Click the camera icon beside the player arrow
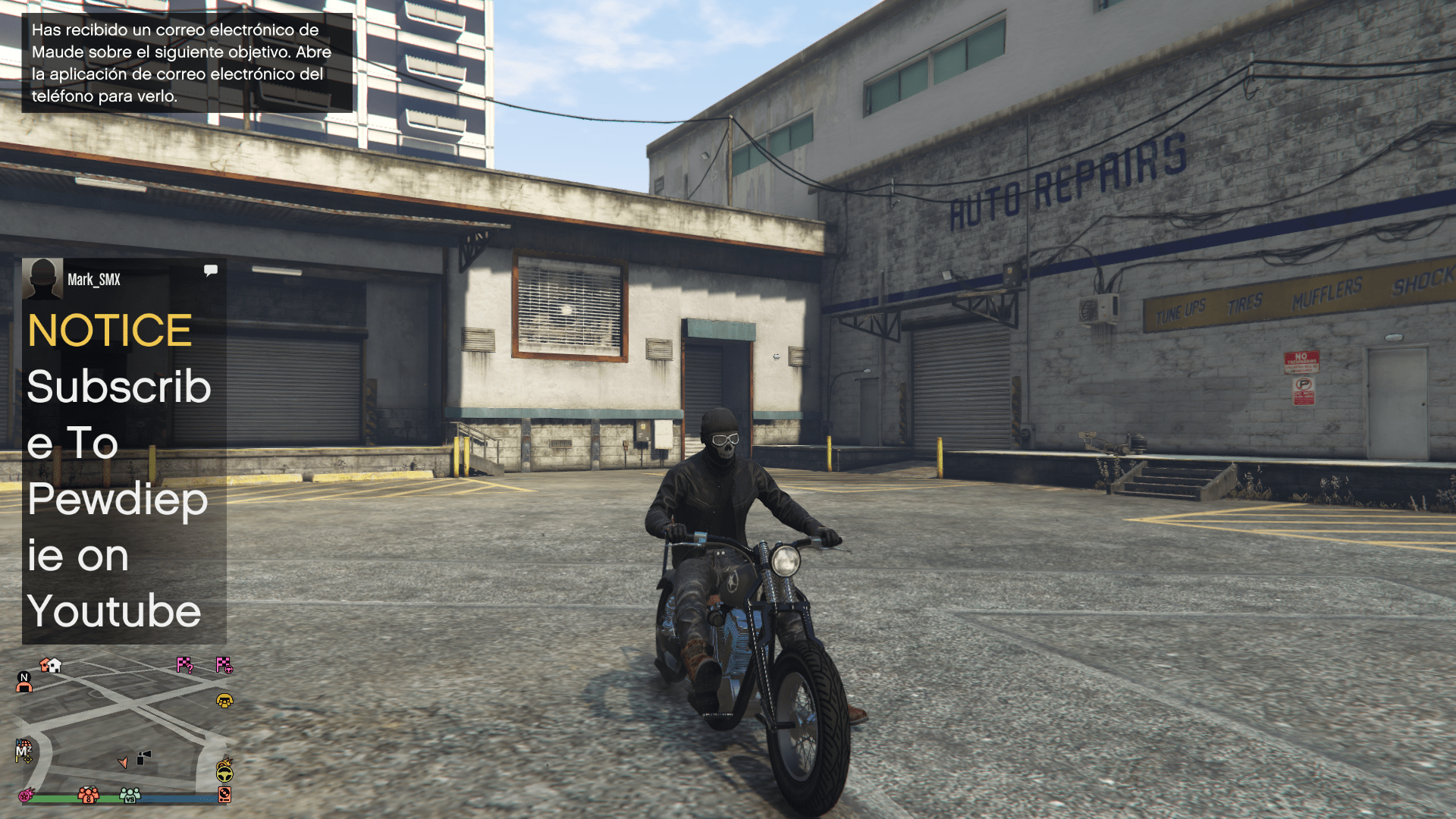1456x819 pixels. click(x=143, y=756)
